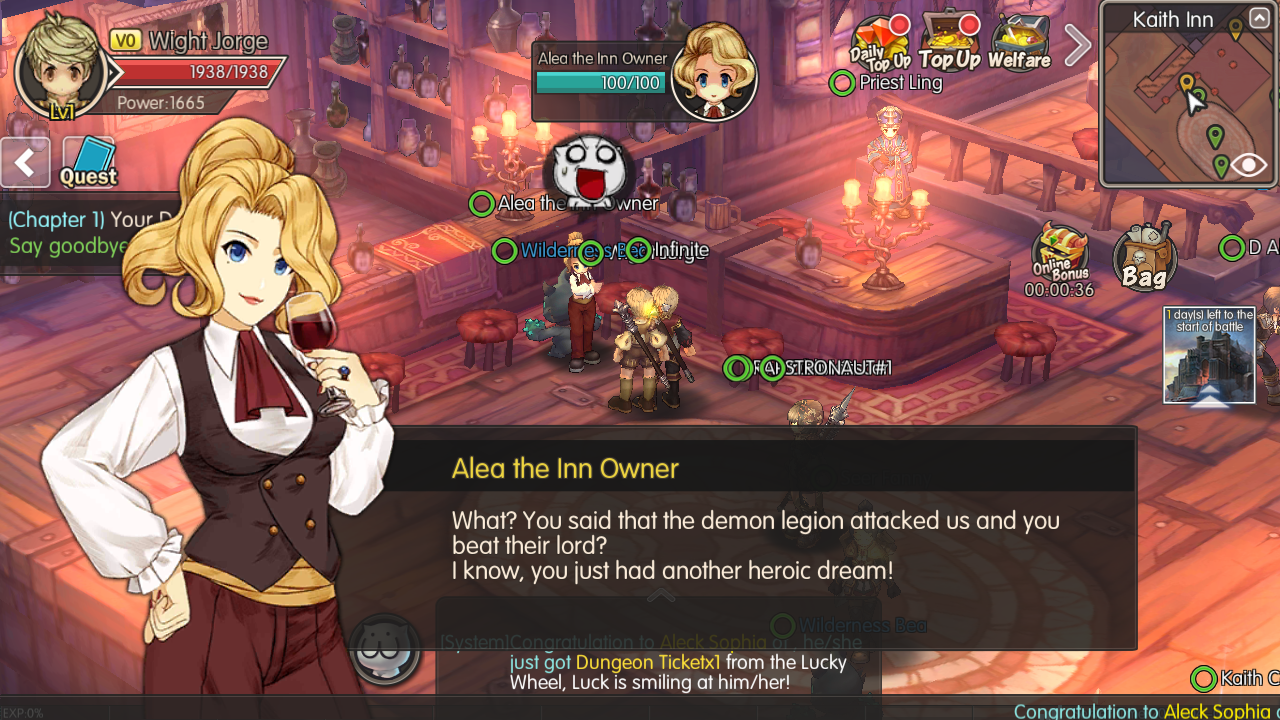The image size is (1280, 720).
Task: Open the battle countdown castle thumbnail
Action: (x=1209, y=357)
